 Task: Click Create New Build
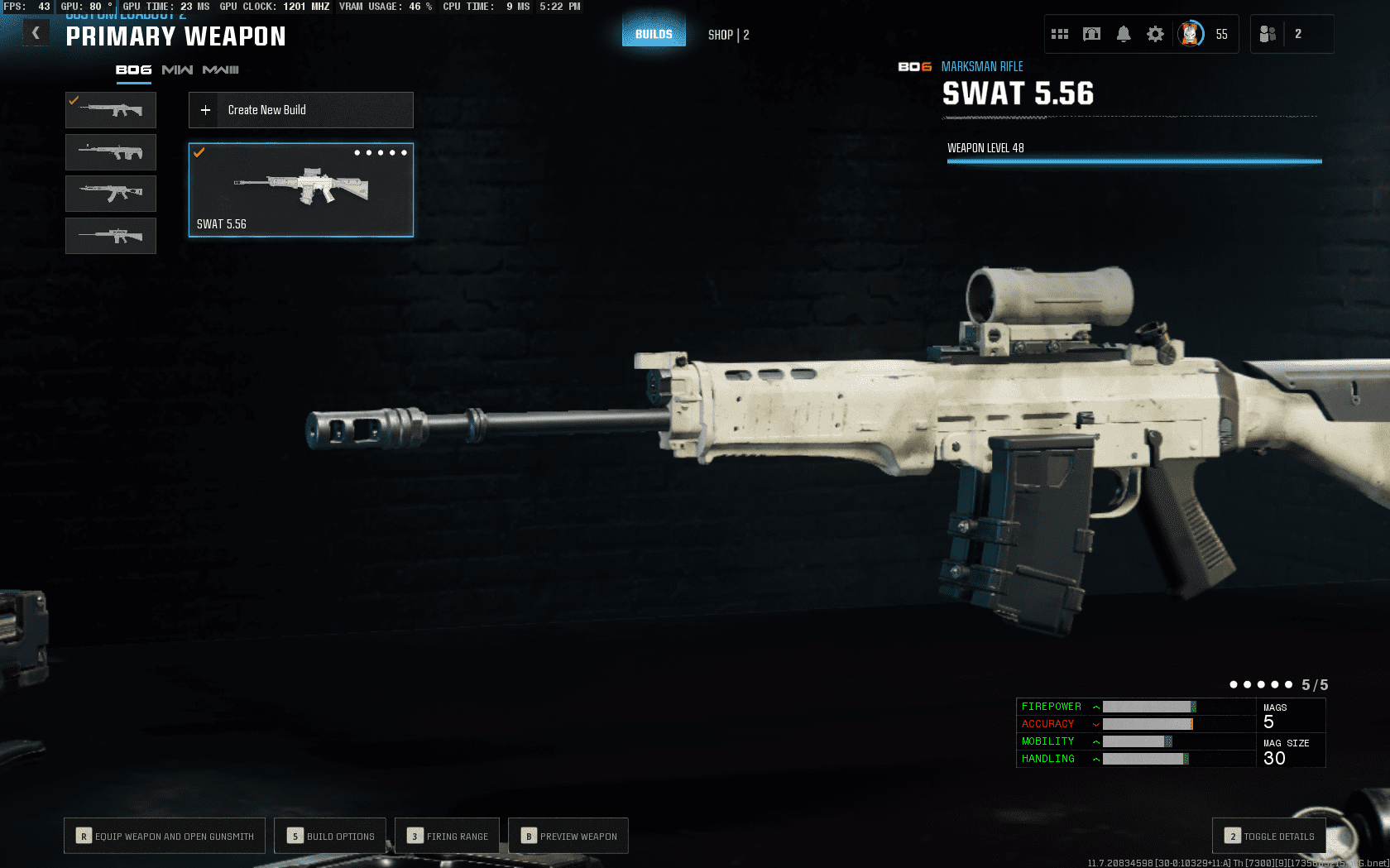[x=301, y=110]
